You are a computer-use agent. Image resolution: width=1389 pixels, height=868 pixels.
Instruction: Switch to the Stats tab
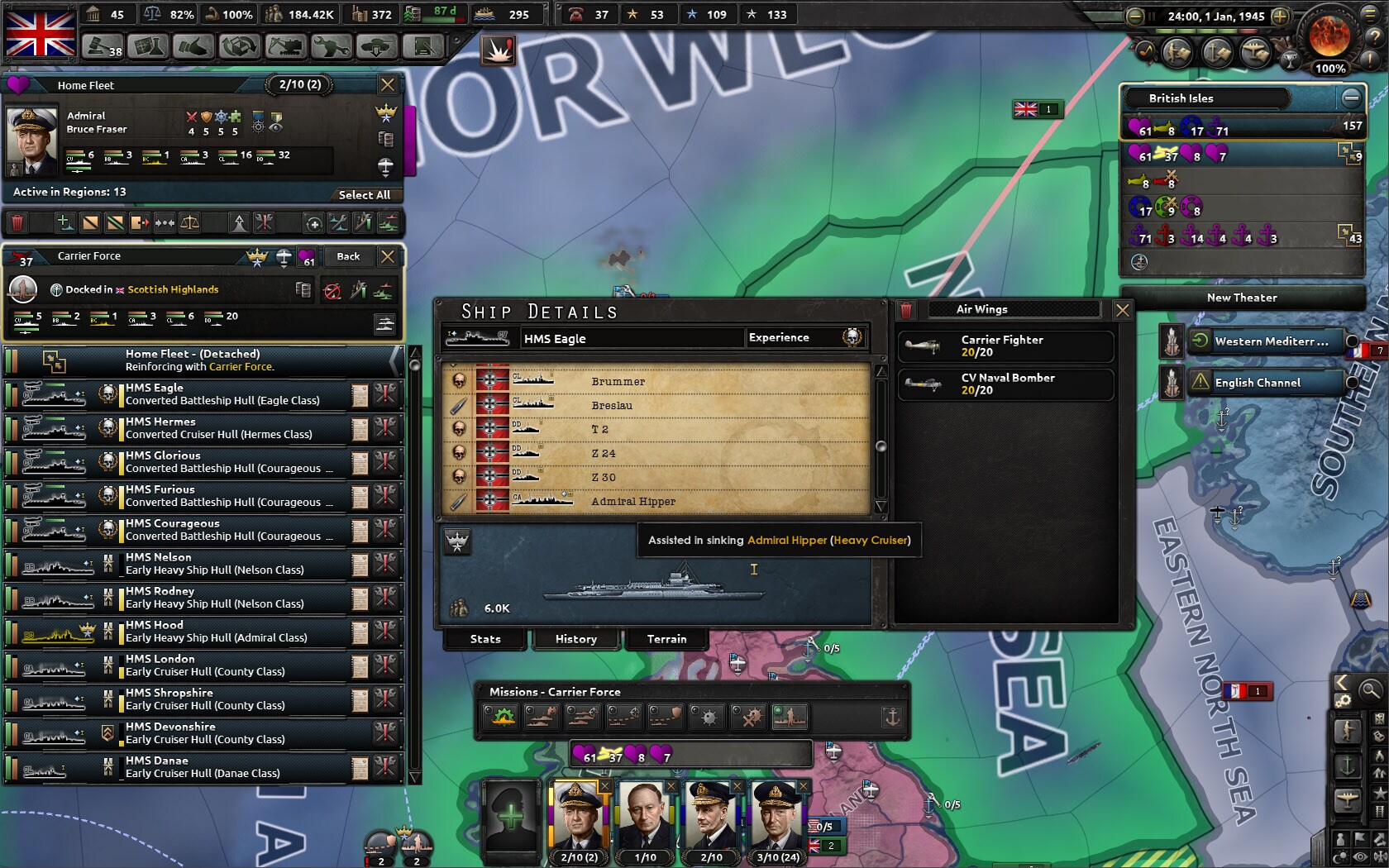tap(485, 639)
